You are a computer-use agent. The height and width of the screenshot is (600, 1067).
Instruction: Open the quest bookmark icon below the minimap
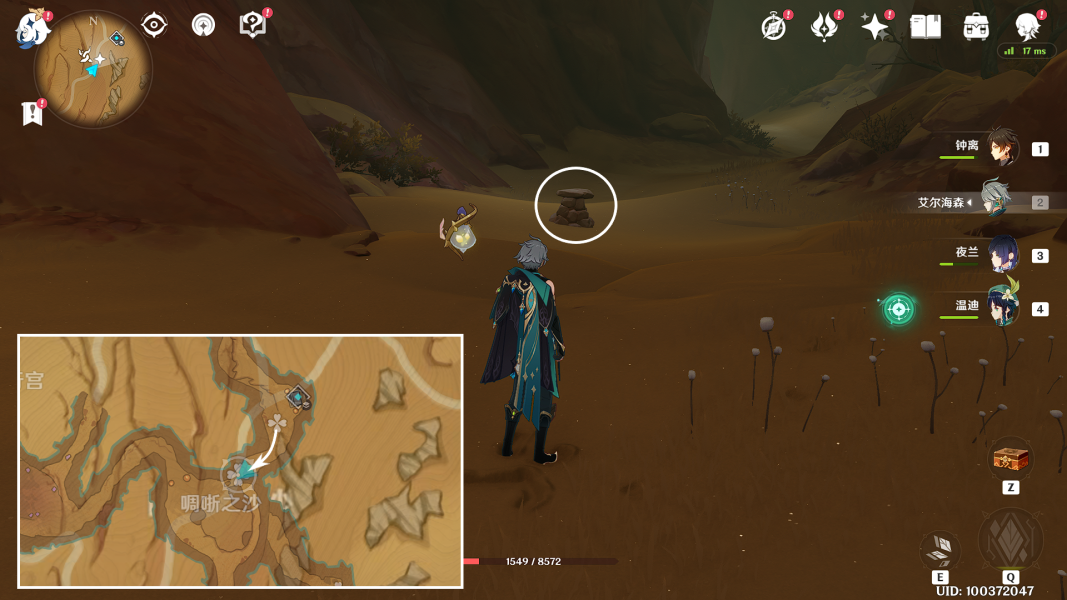(32, 114)
